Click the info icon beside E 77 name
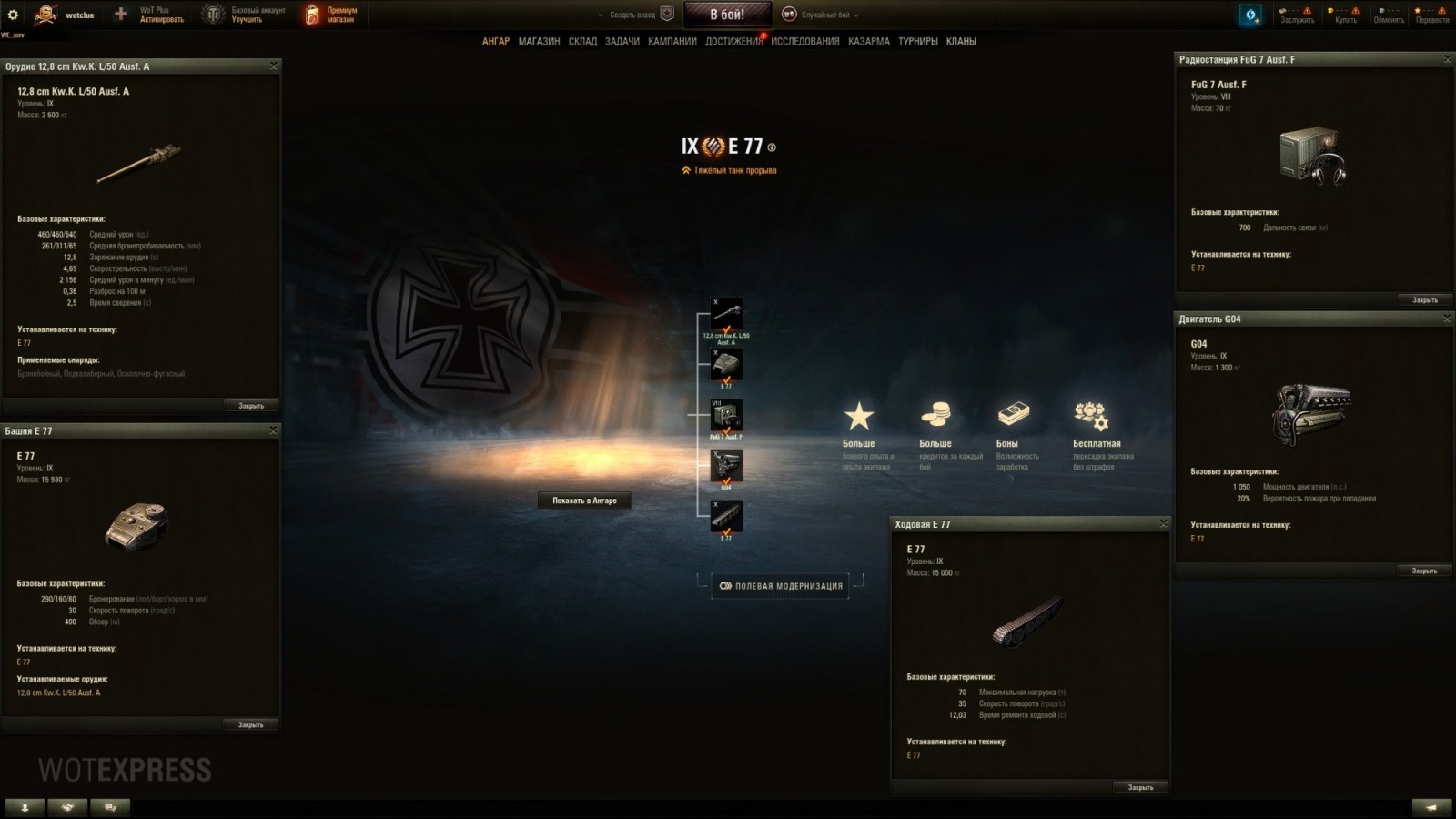1456x819 pixels. pos(770,145)
